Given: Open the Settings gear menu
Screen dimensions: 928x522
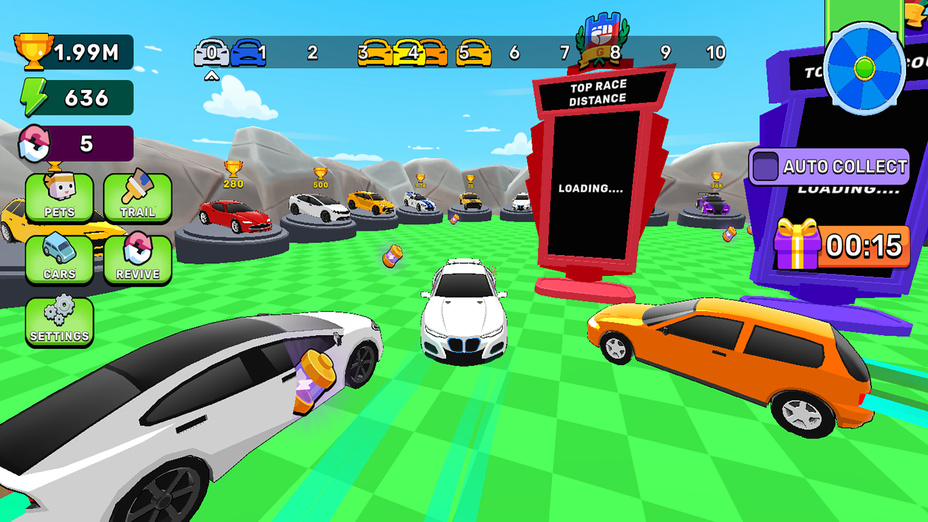Looking at the screenshot, I should tap(59, 322).
